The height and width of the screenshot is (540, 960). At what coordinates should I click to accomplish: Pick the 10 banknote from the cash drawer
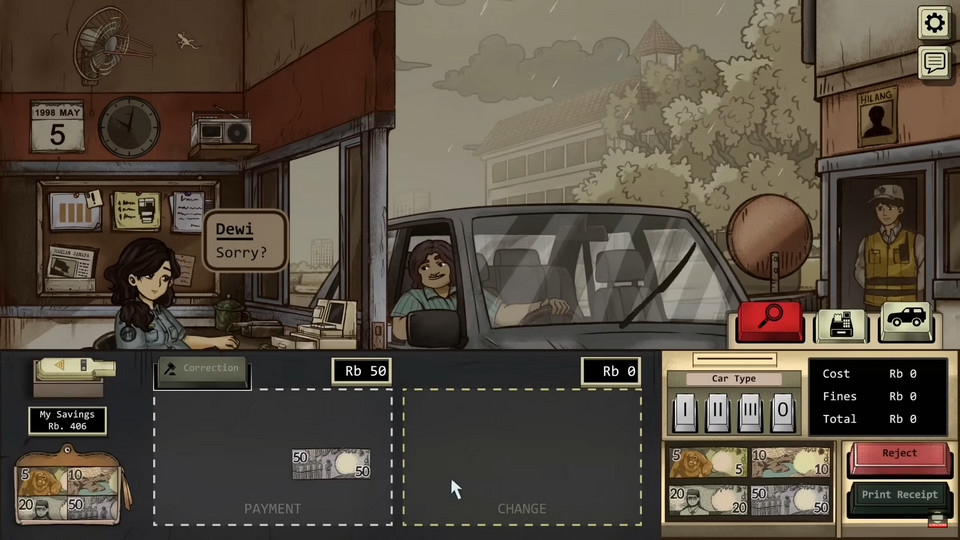[x=790, y=463]
